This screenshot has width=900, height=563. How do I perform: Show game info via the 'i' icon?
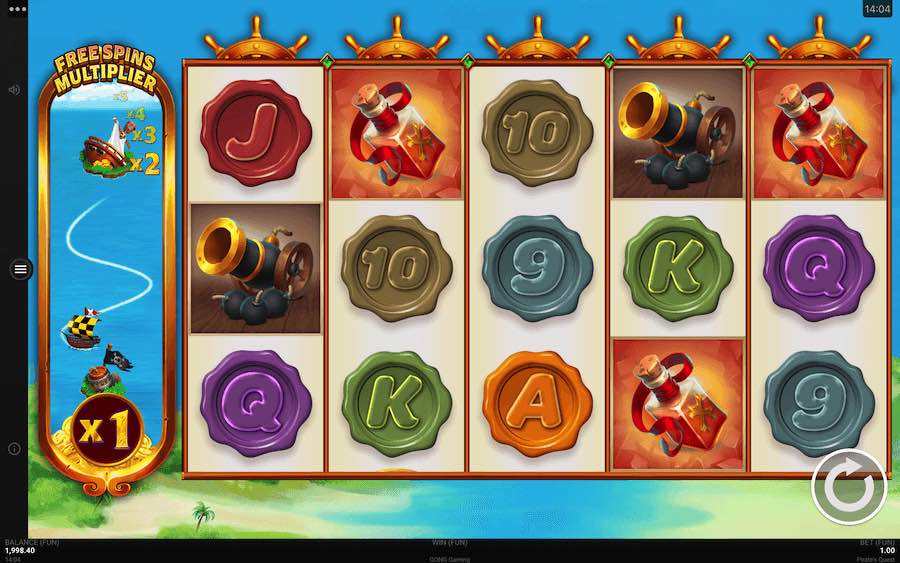pos(14,449)
